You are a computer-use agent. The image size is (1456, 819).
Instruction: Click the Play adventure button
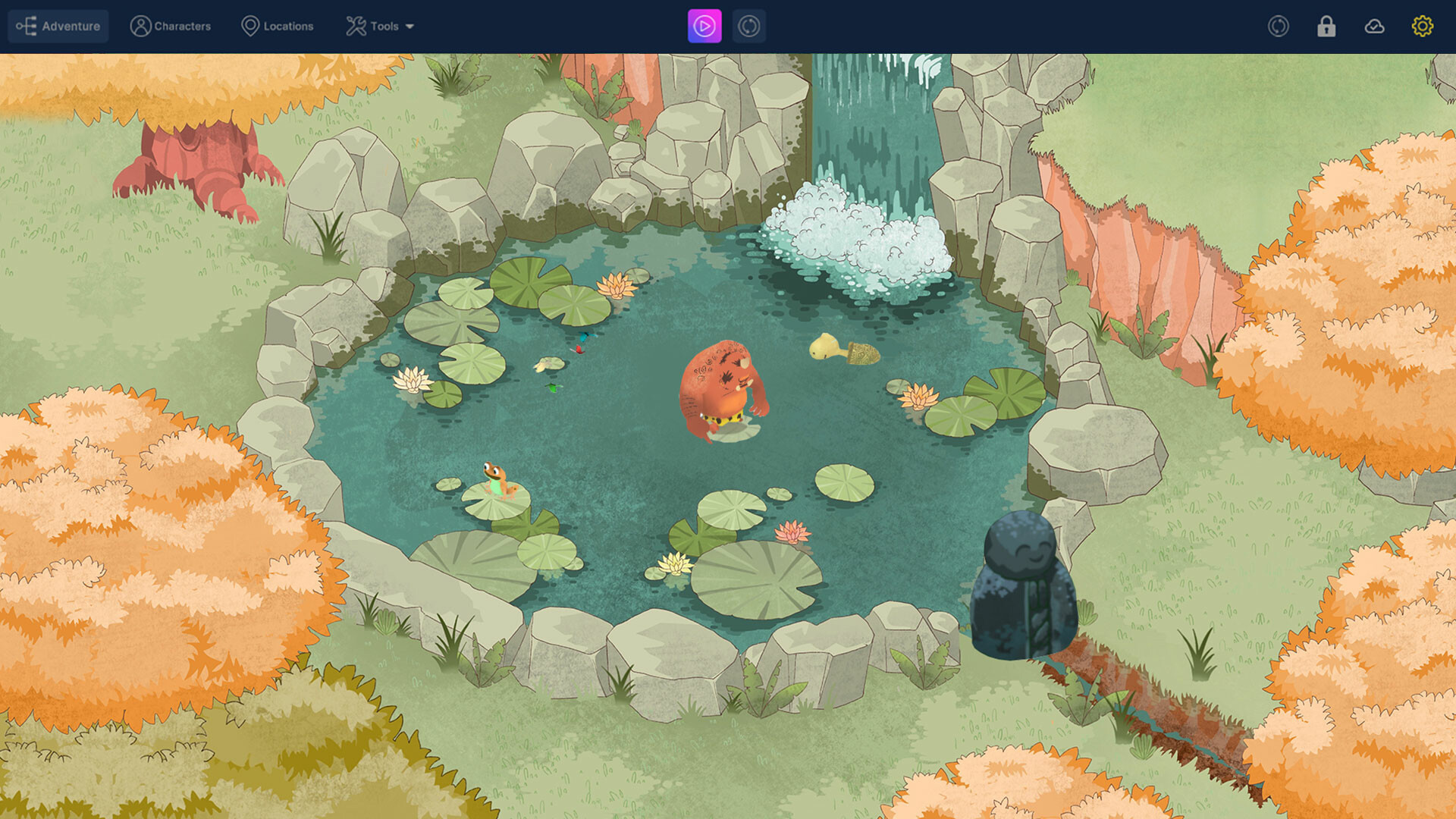pos(704,26)
